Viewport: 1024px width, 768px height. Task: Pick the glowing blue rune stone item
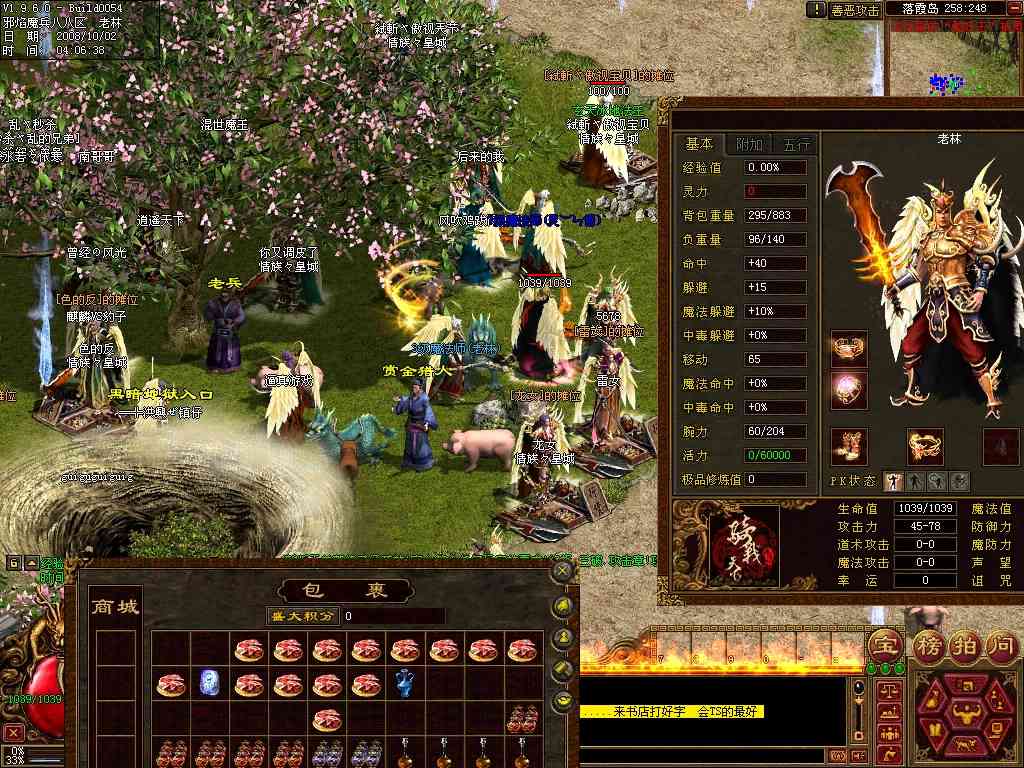pos(210,684)
